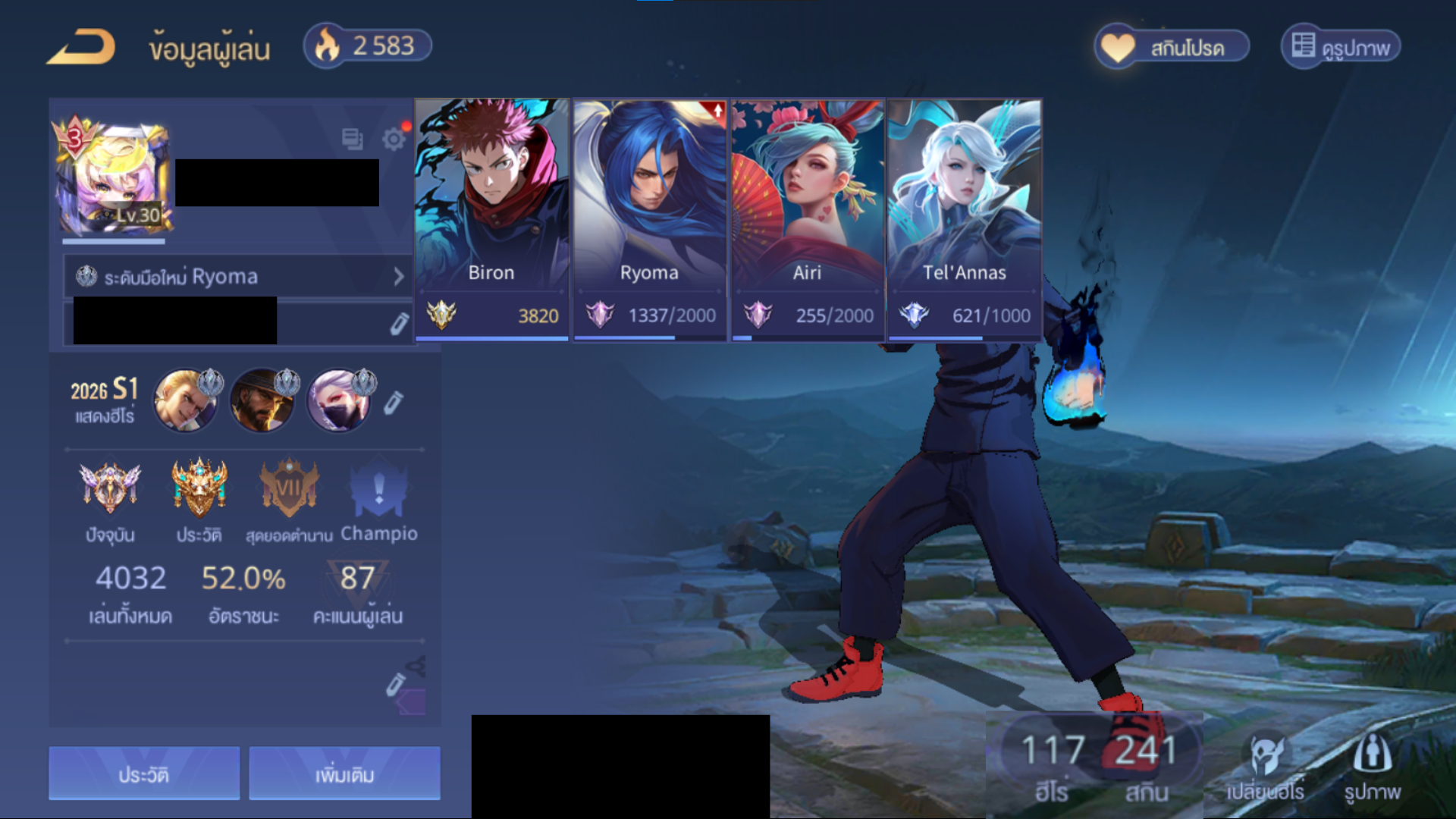This screenshot has height=819, width=1456.
Task: Go back with the return arrow
Action: tap(81, 47)
